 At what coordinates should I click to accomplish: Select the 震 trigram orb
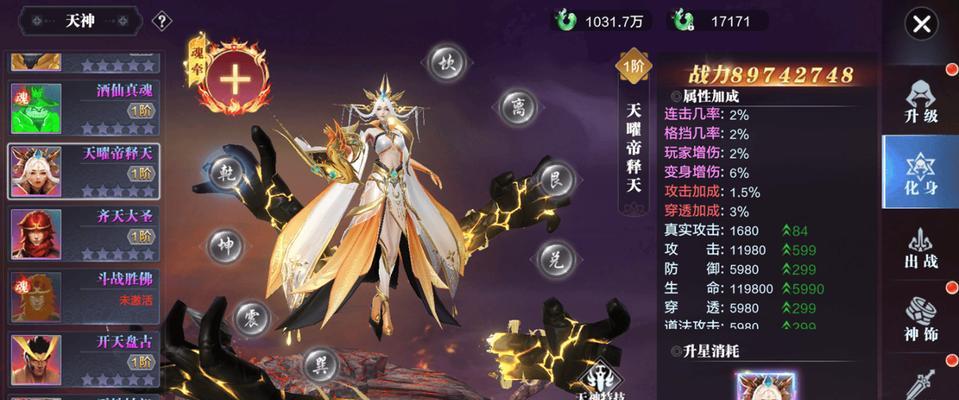tap(252, 319)
